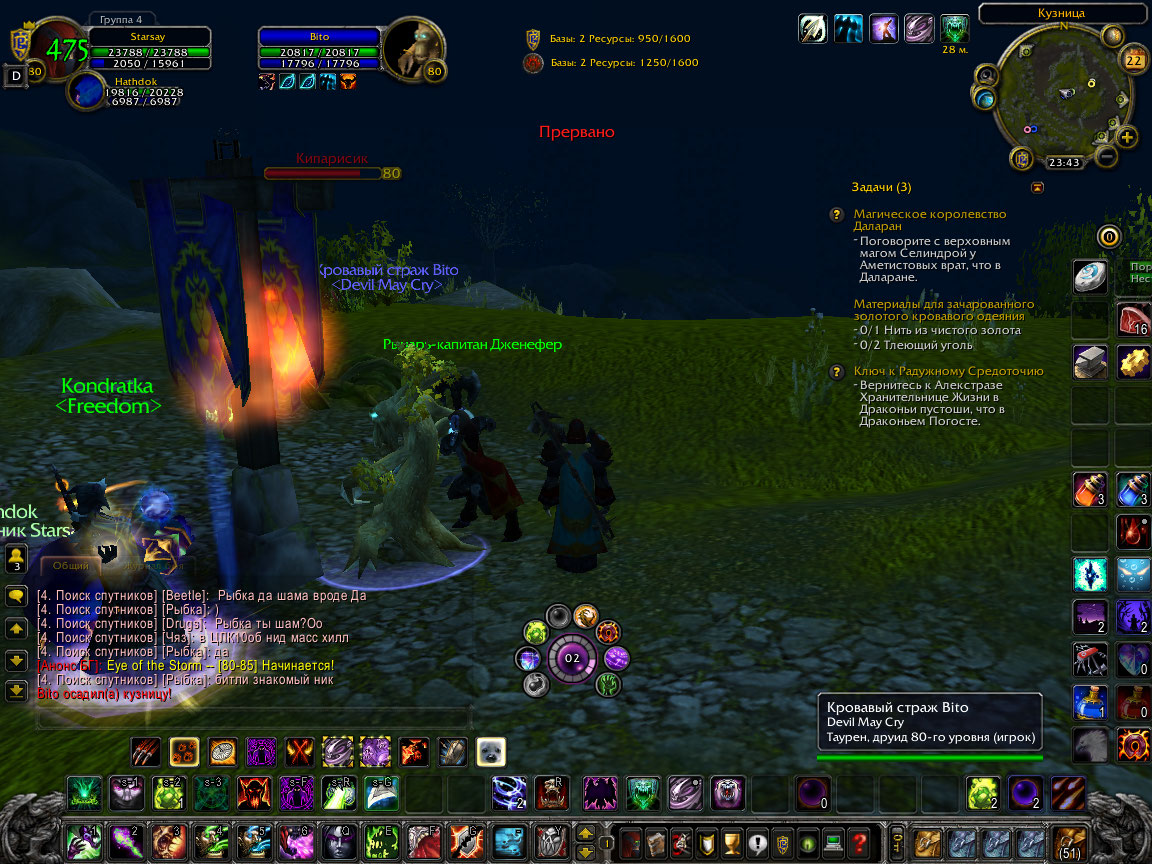
Task: Select party member Hathdok's portrait
Action: 84,91
